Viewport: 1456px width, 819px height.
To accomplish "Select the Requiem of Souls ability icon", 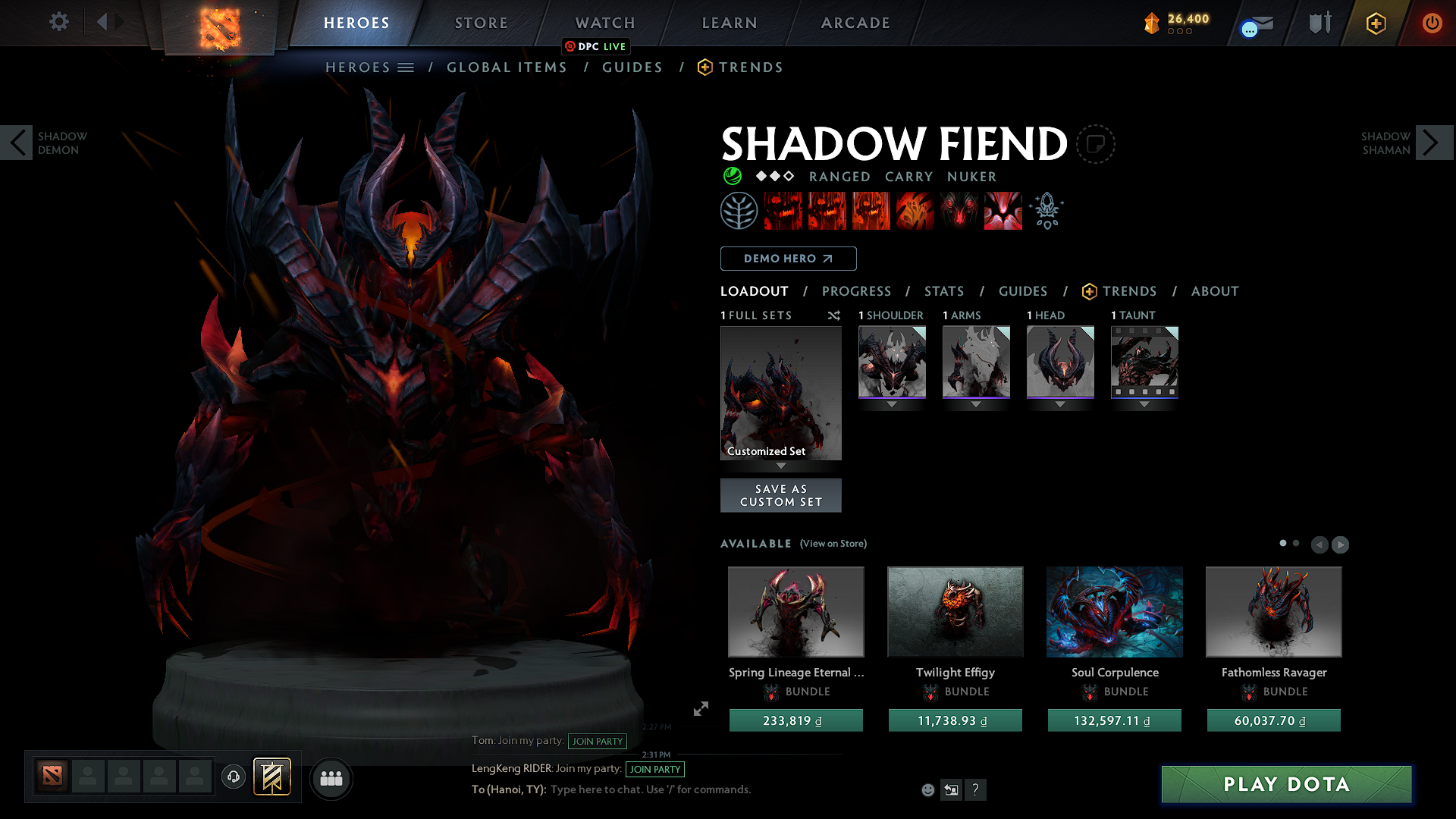I will (x=1003, y=210).
